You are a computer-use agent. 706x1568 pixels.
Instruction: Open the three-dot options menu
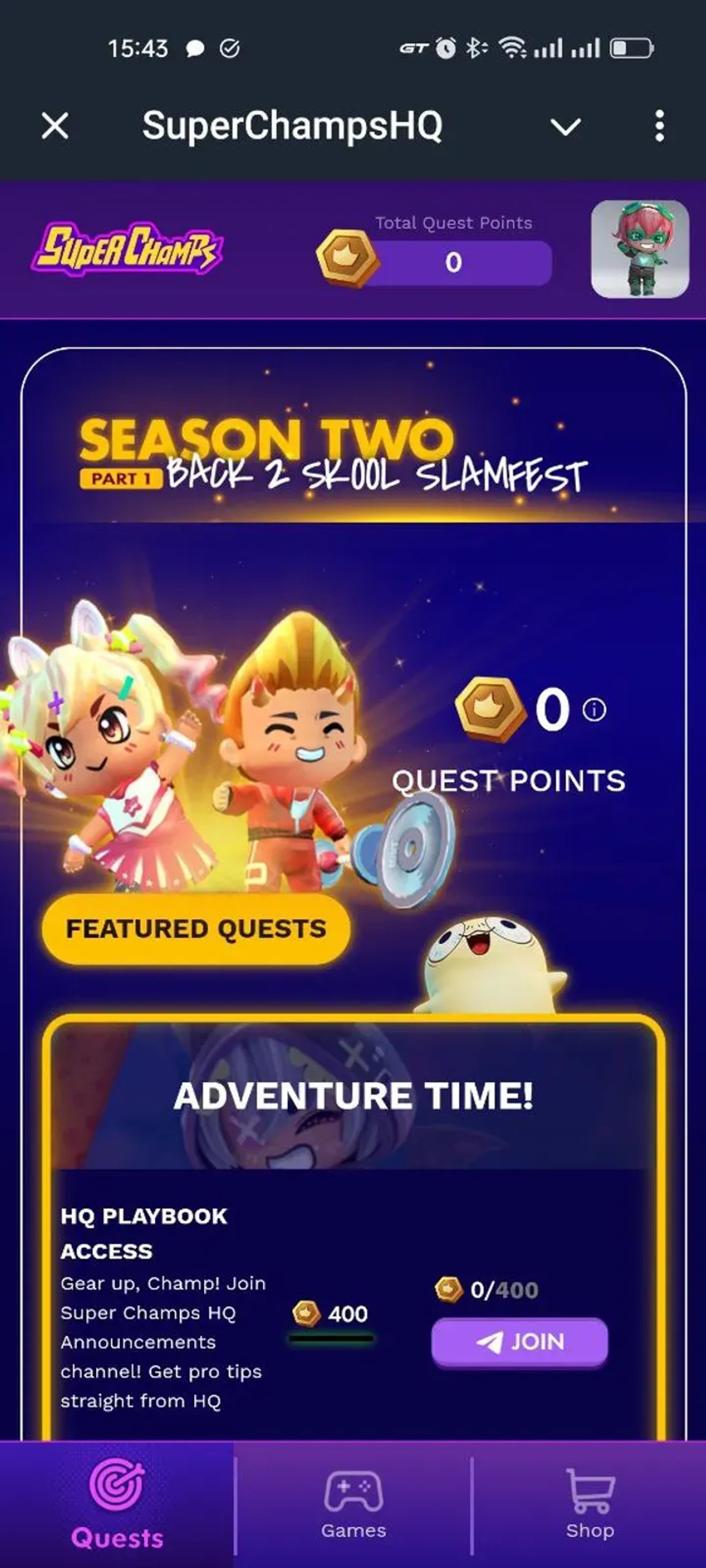pos(660,127)
